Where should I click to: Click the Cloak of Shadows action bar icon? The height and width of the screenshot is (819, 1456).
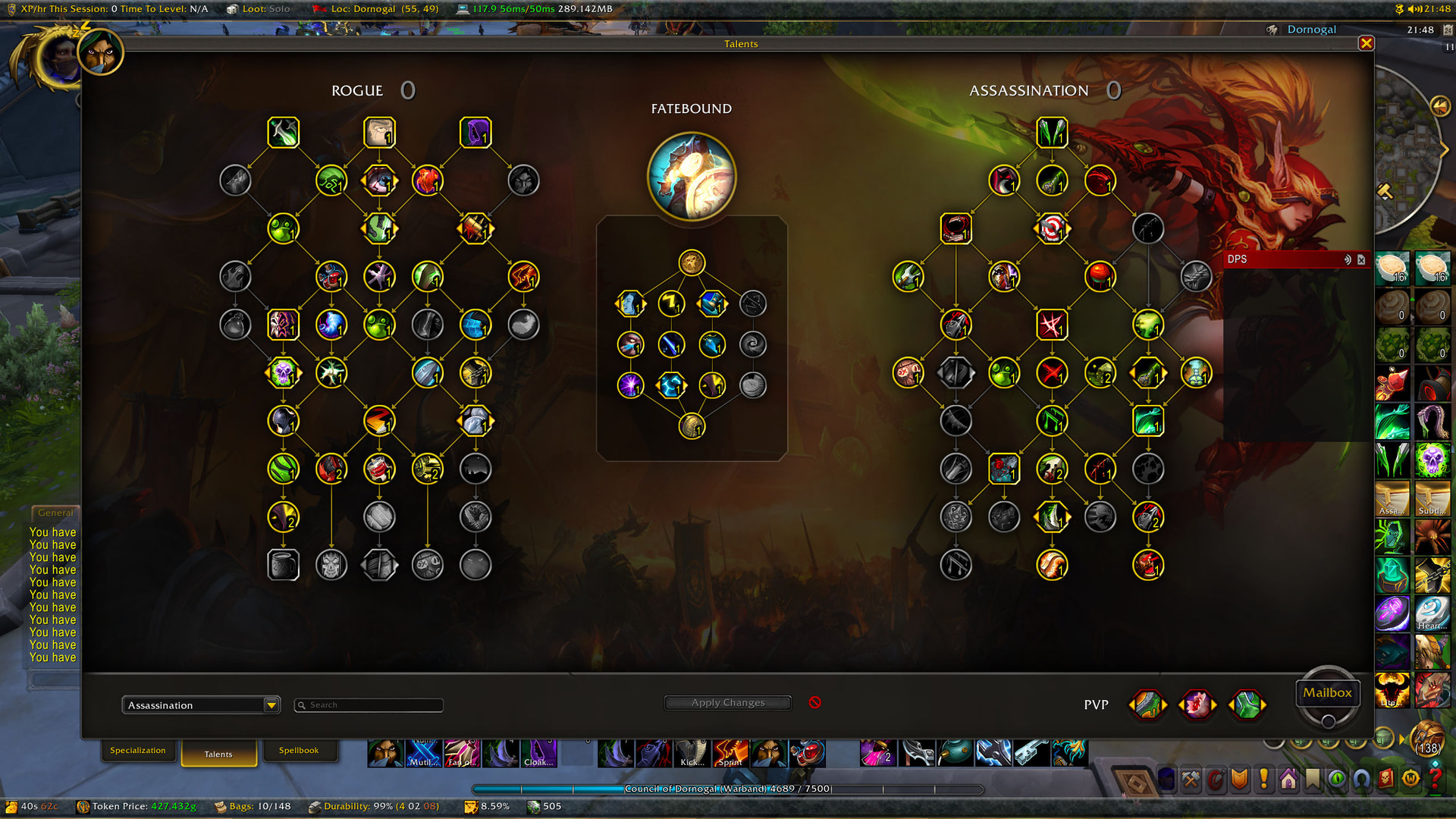pos(538,755)
